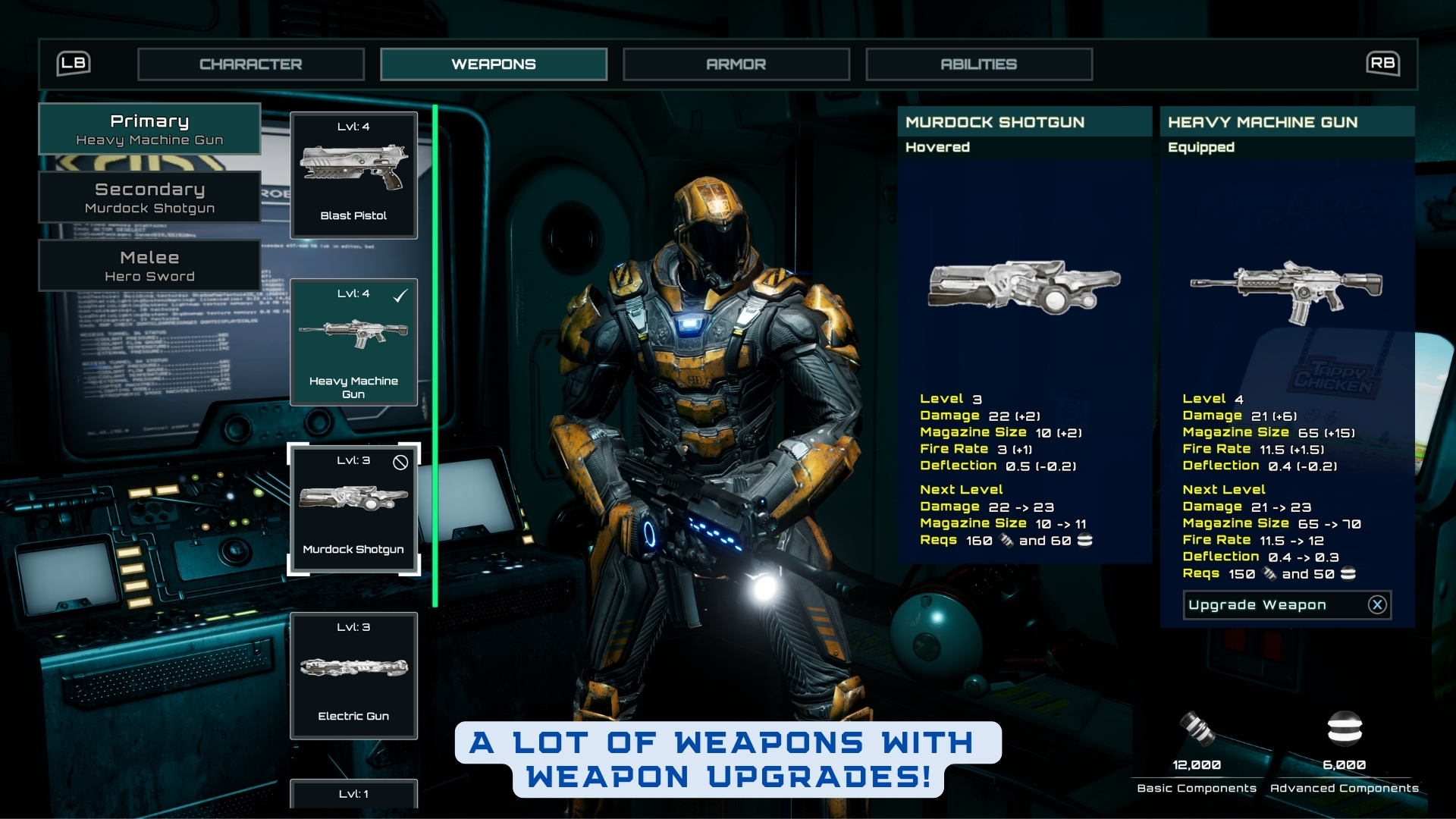Viewport: 1456px width, 819px height.
Task: Expand the Primary weapon slot
Action: point(149,129)
